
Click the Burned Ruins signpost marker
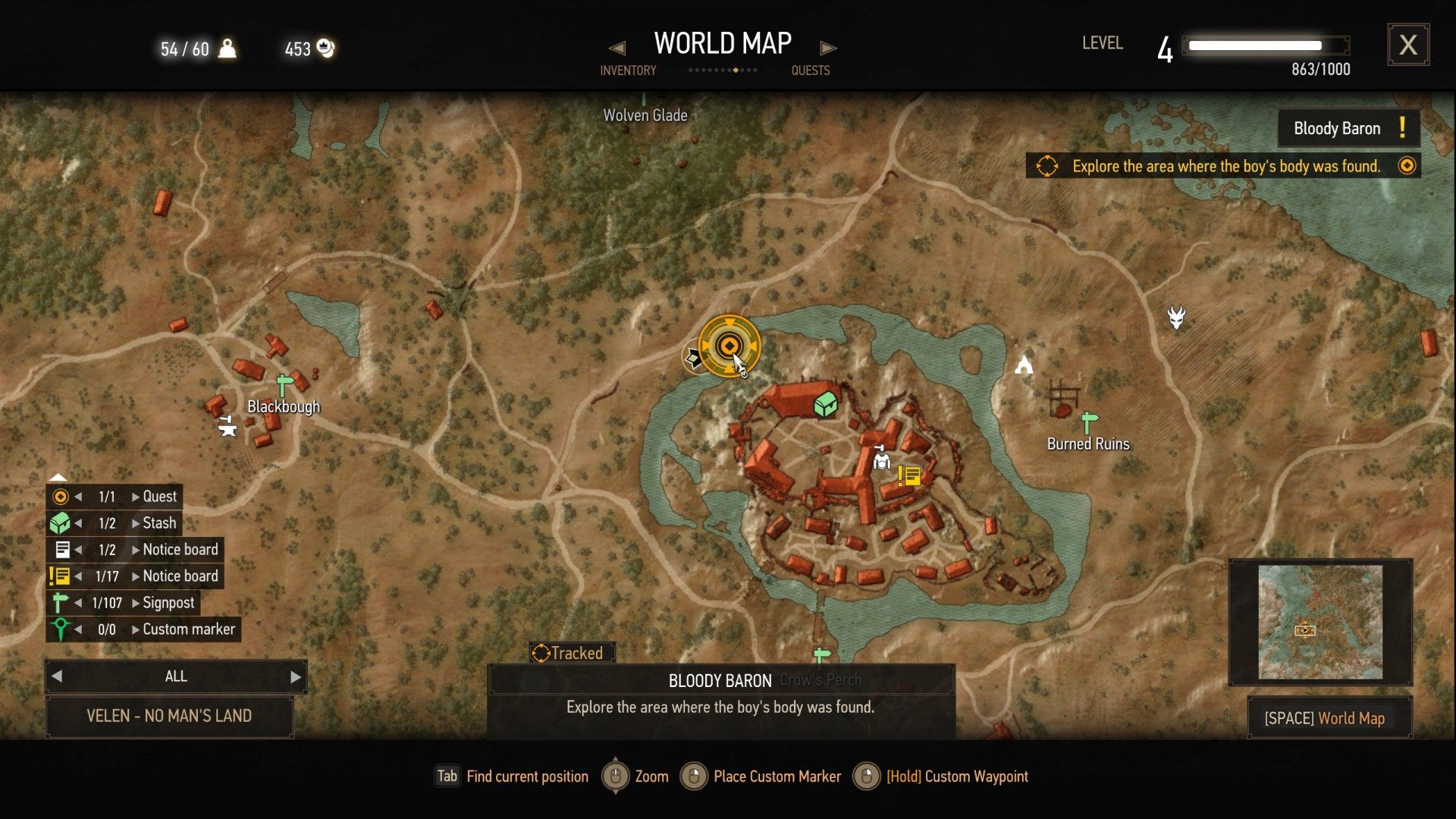pos(1089,421)
